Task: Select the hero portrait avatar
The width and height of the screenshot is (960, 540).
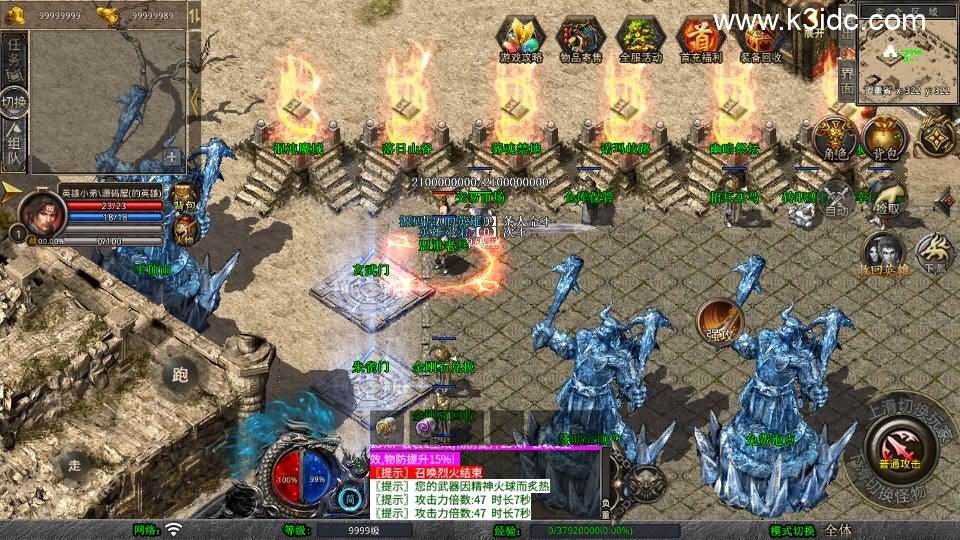Action: (39, 213)
